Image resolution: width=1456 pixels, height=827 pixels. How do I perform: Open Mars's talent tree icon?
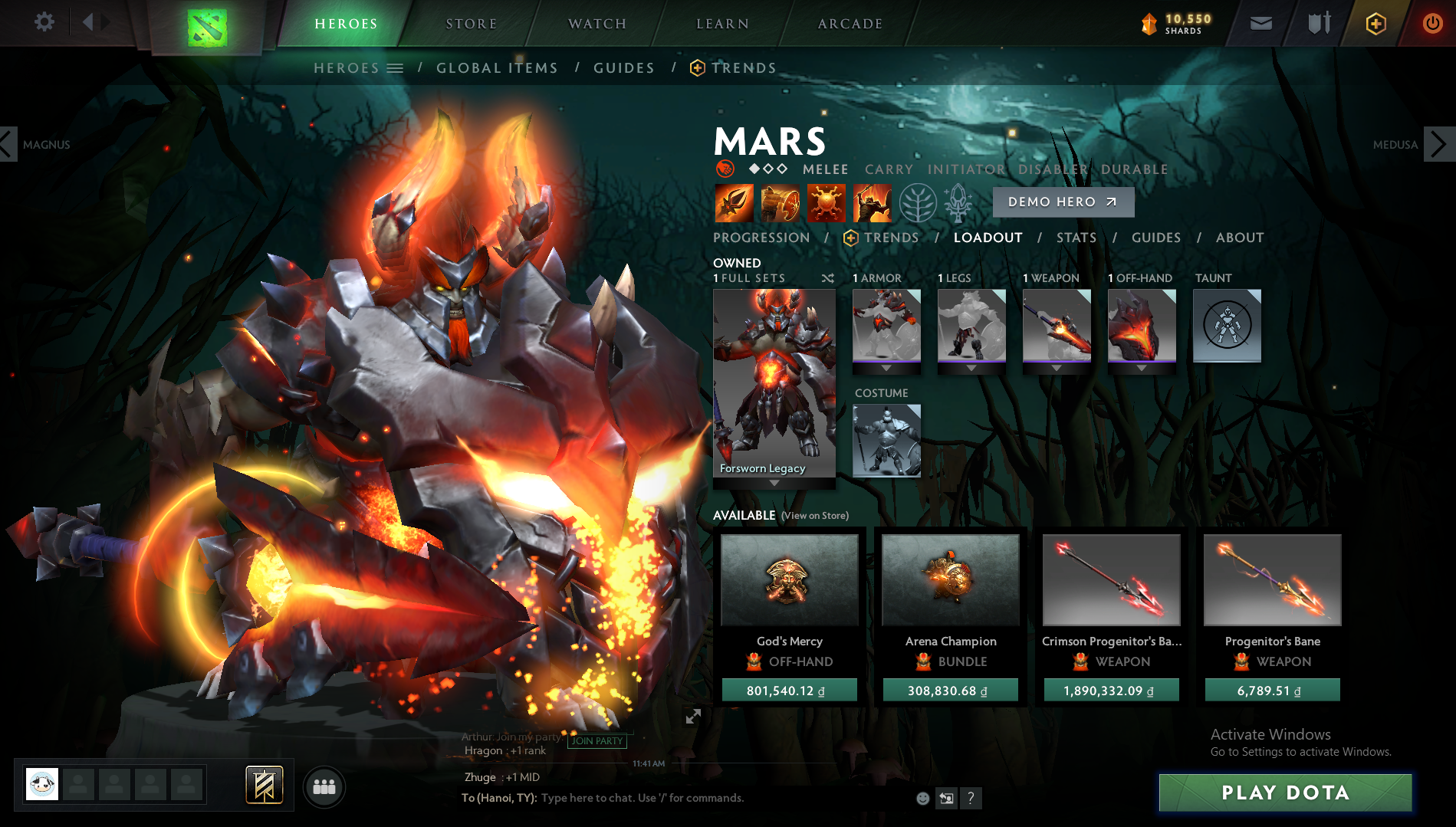point(919,202)
